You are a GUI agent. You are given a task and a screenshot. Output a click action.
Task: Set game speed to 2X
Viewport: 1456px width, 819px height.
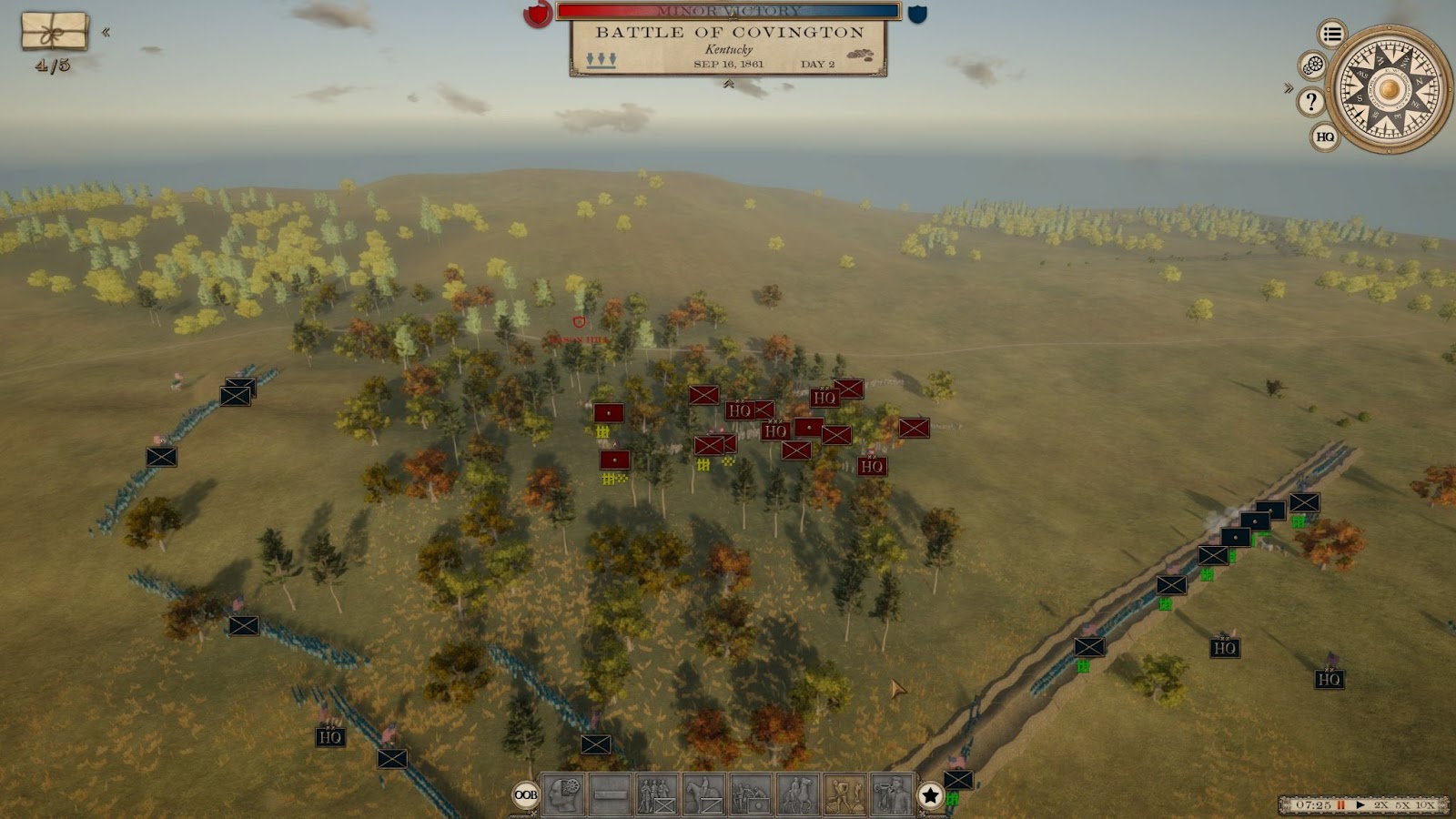tap(1381, 805)
